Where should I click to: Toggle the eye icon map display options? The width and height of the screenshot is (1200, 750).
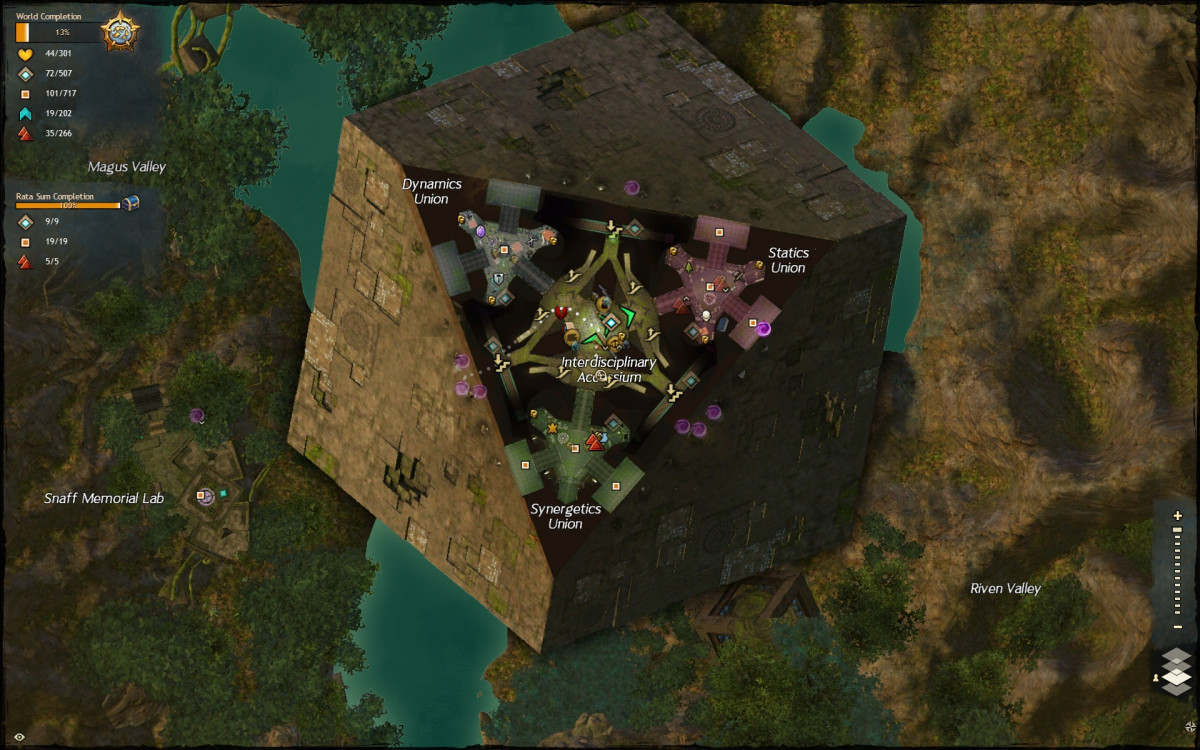point(19,737)
